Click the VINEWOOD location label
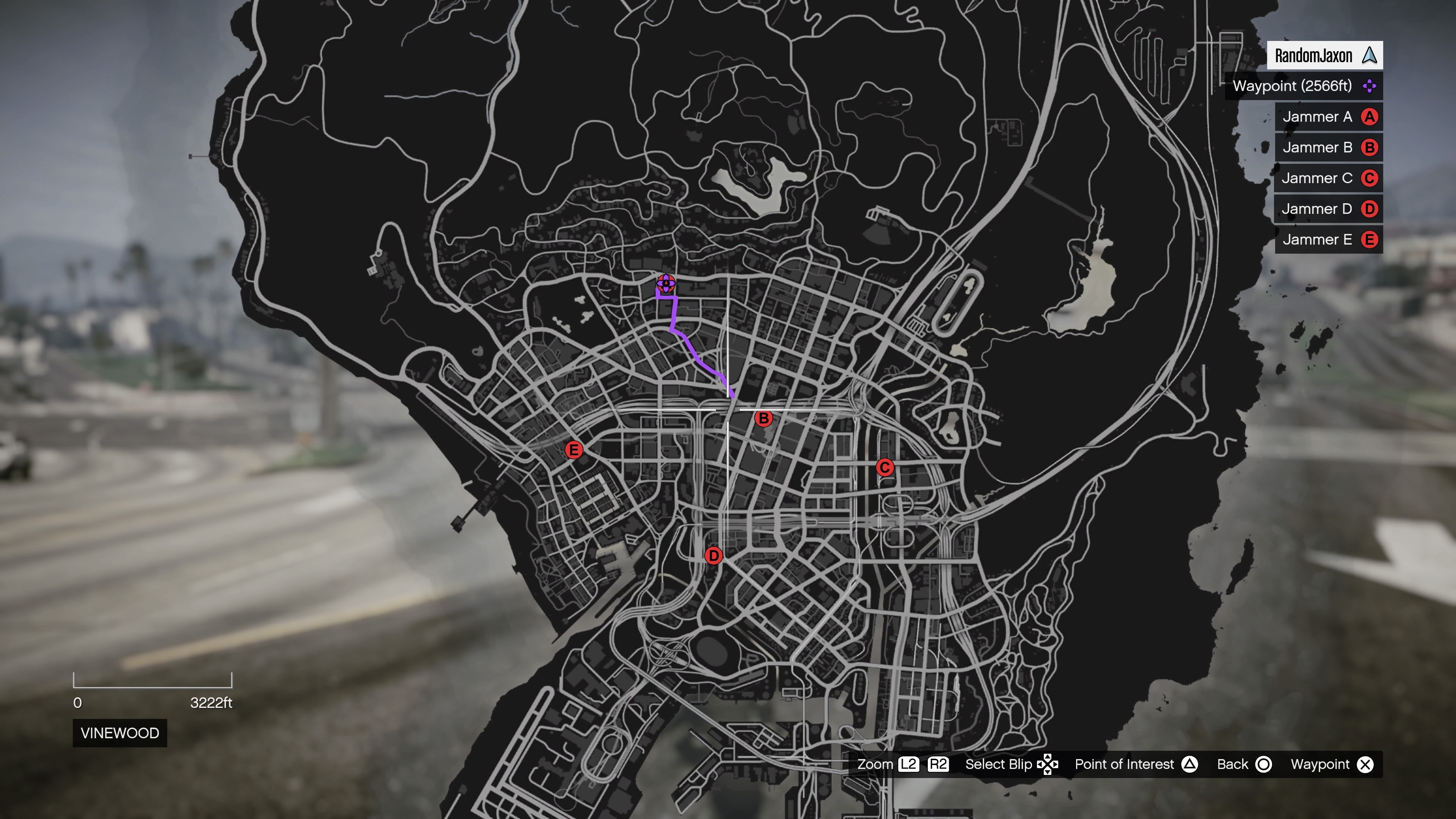The width and height of the screenshot is (1456, 819). pos(119,733)
